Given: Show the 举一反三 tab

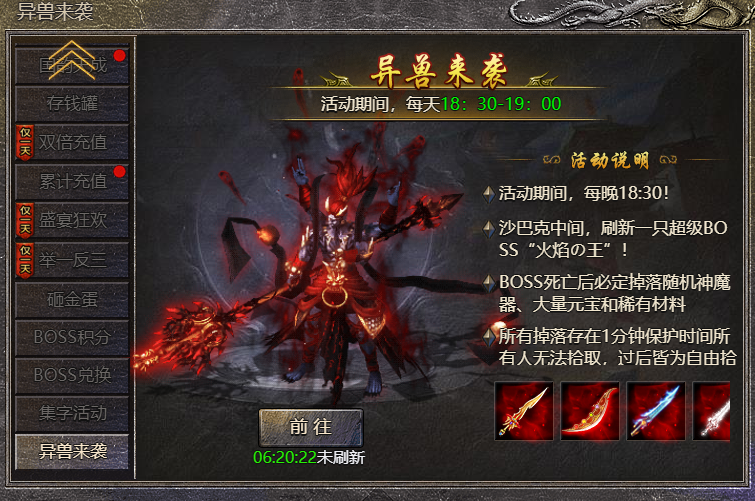Looking at the screenshot, I should pyautogui.click(x=72, y=259).
